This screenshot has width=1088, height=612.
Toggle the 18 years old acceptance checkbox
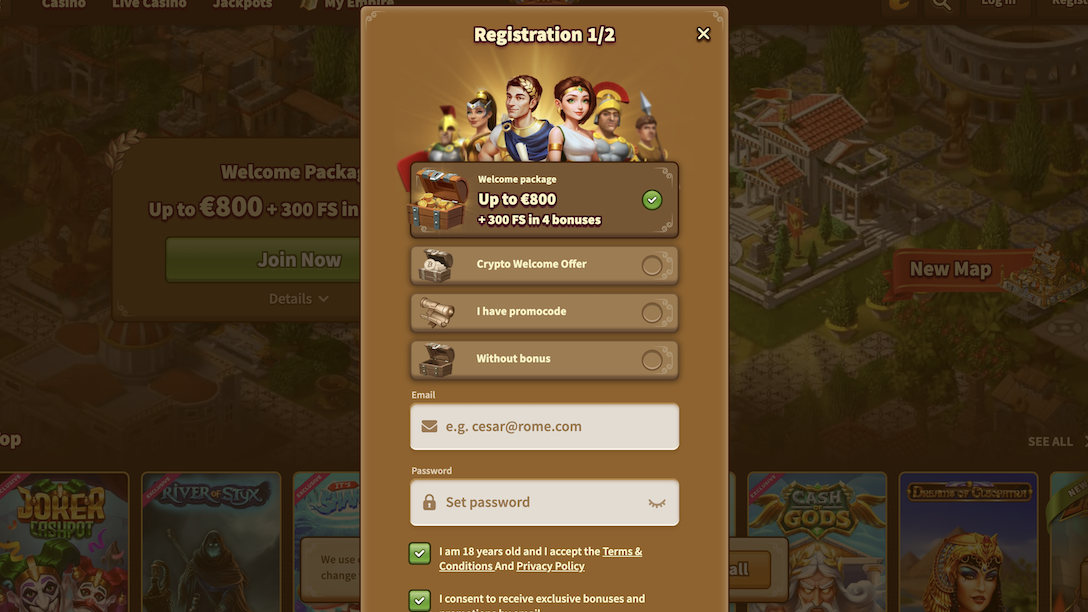coord(420,554)
